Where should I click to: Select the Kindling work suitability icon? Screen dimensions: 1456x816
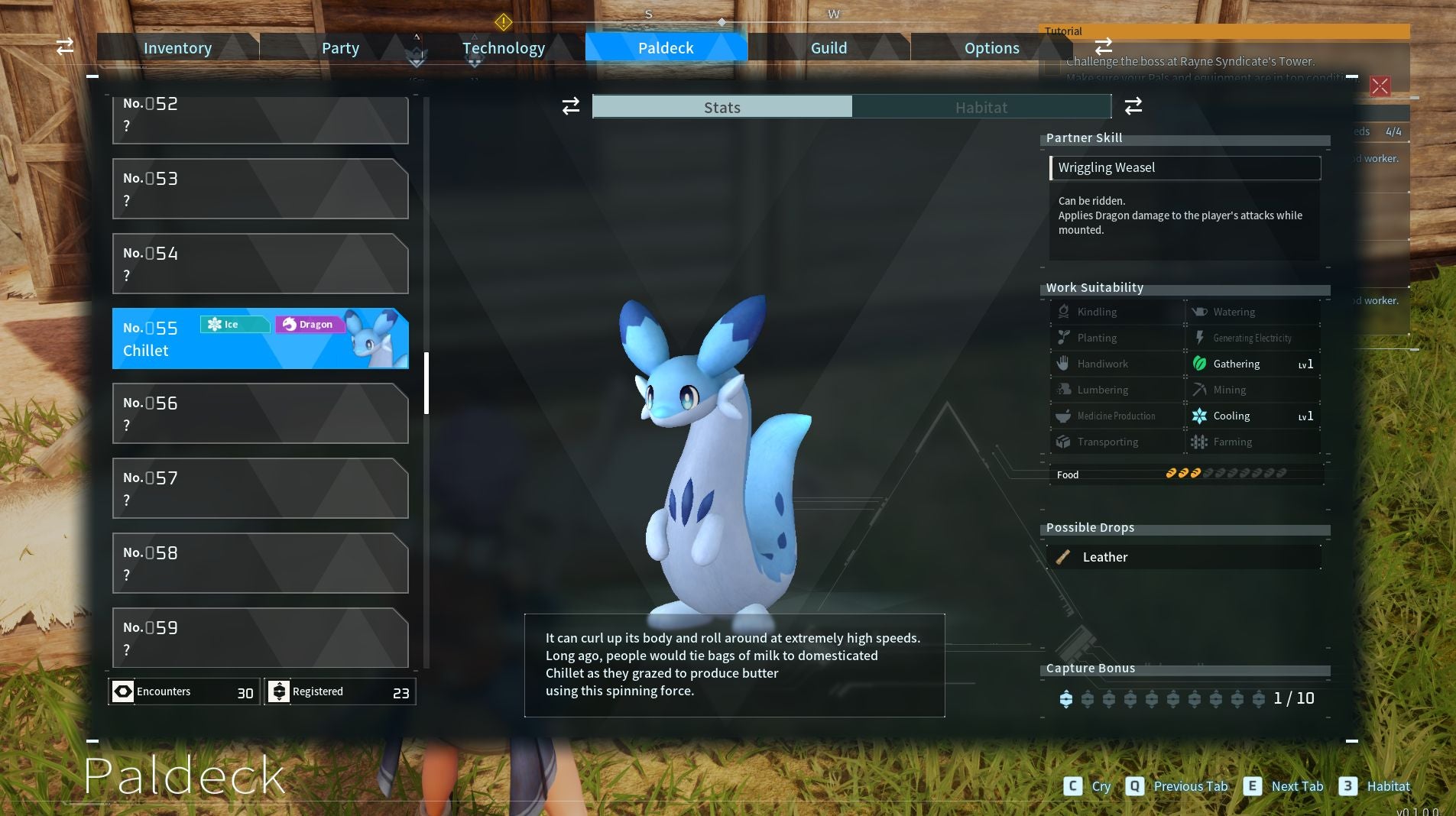pos(1064,312)
